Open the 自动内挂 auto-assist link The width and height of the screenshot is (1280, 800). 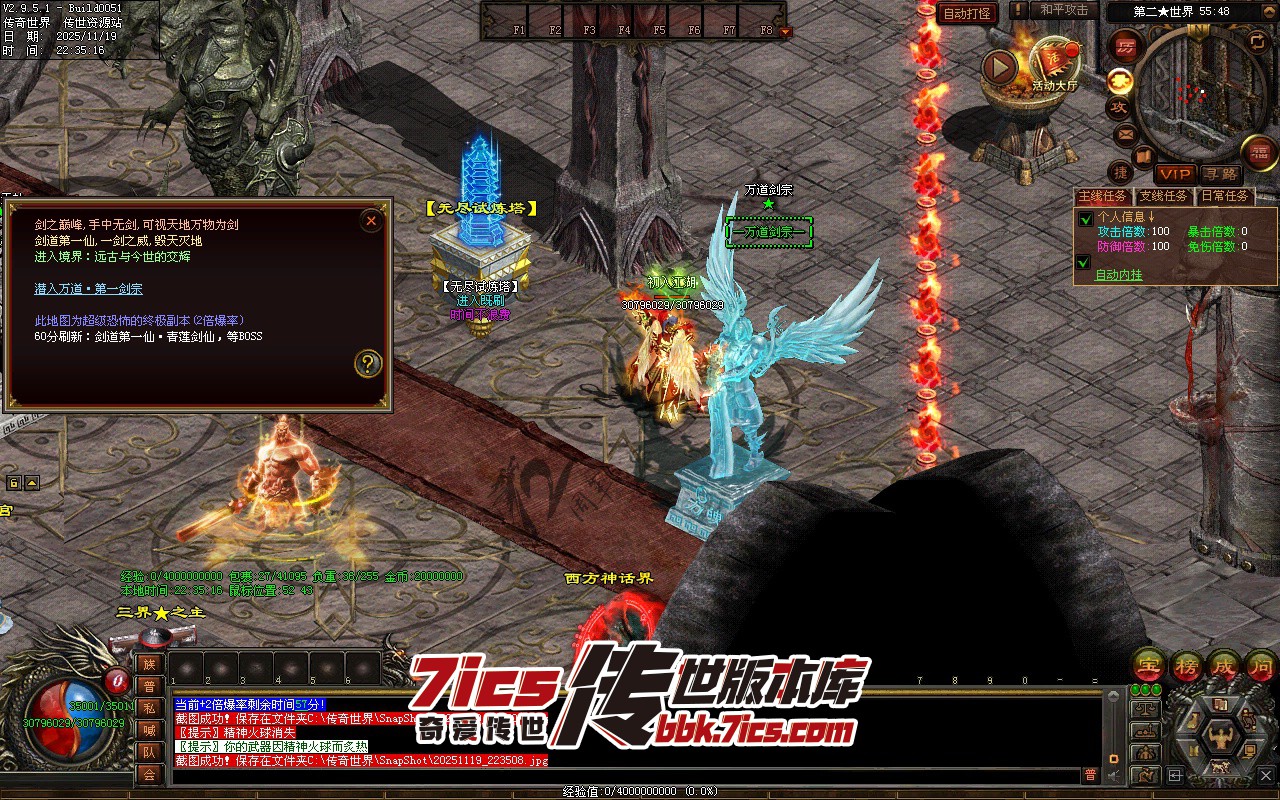click(x=1118, y=275)
